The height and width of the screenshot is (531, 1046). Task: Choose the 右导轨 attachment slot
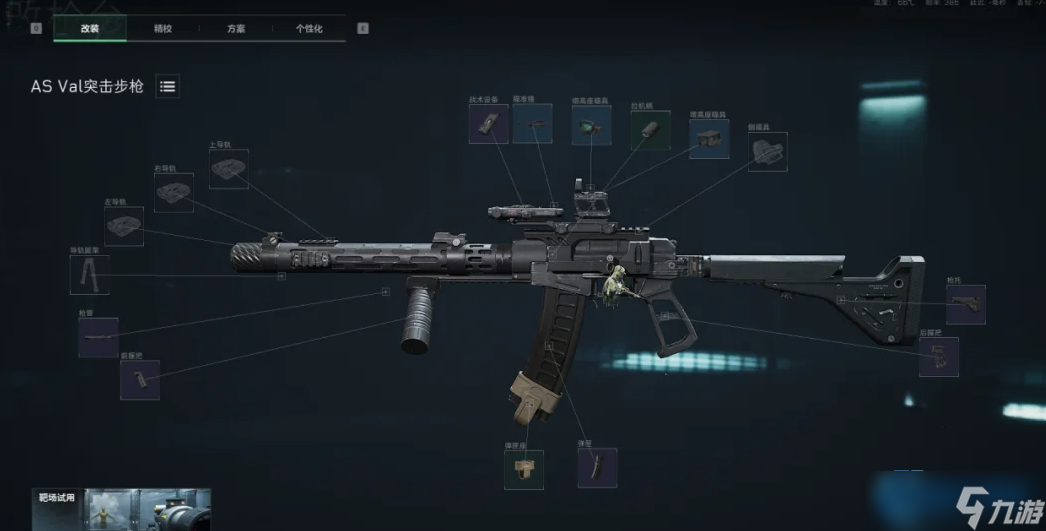click(174, 191)
